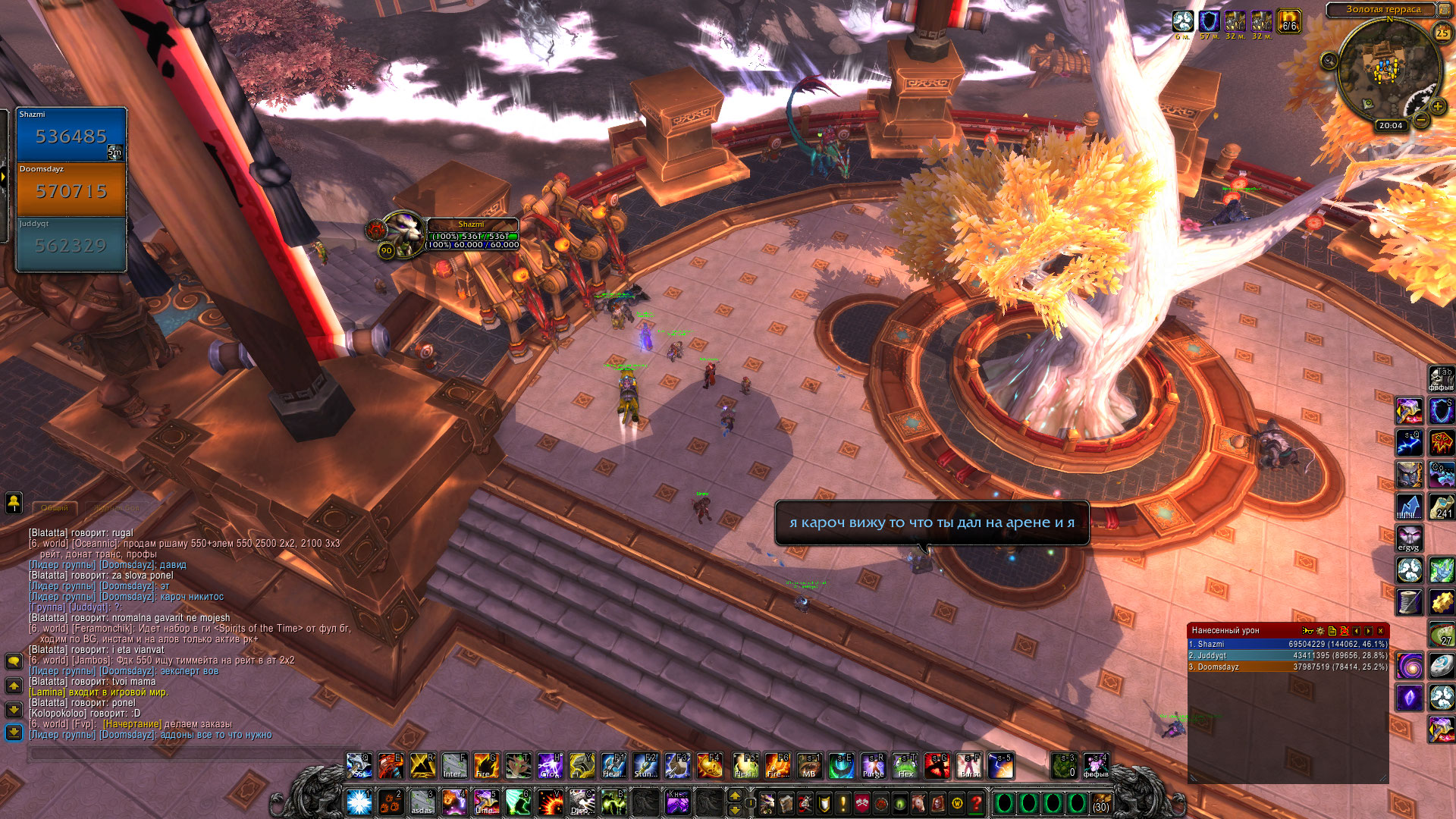The width and height of the screenshot is (1456, 819).
Task: Activate the Burst macro button
Action: pyautogui.click(x=969, y=766)
